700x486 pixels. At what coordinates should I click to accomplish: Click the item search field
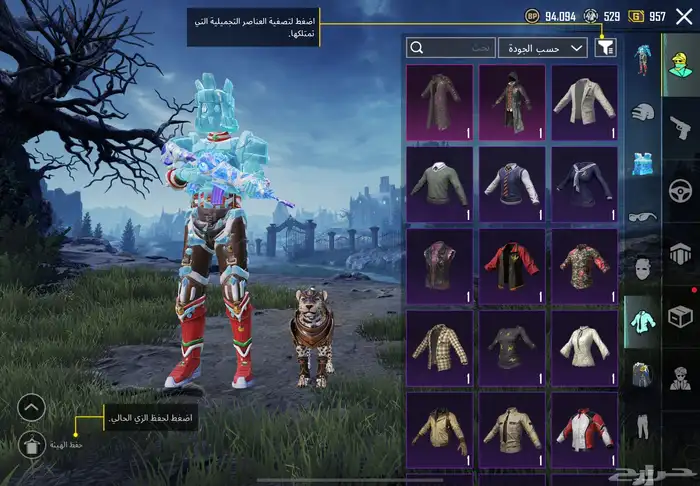(x=452, y=47)
